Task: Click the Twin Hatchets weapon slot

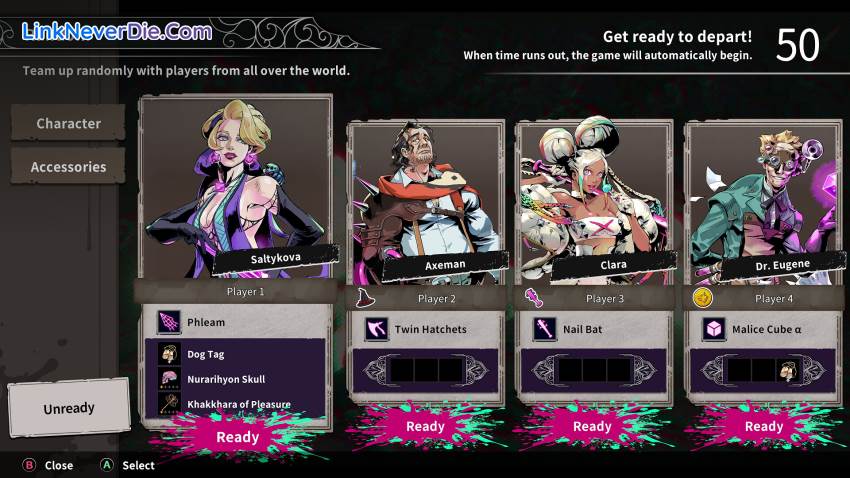Action: tap(425, 329)
